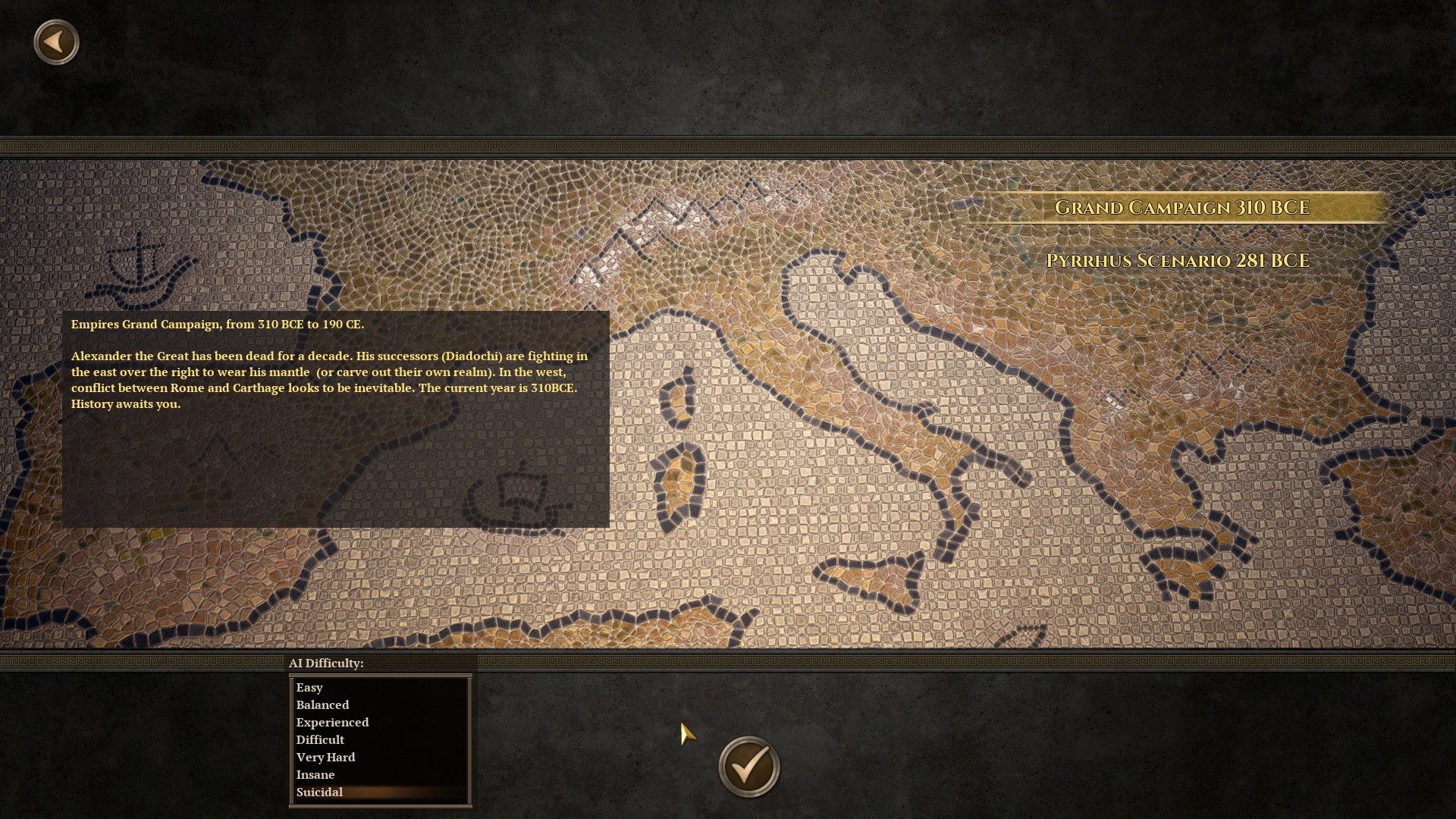Image resolution: width=1456 pixels, height=819 pixels.
Task: Choose Pyrrhus Scenario 281 BCE
Action: (x=1178, y=261)
